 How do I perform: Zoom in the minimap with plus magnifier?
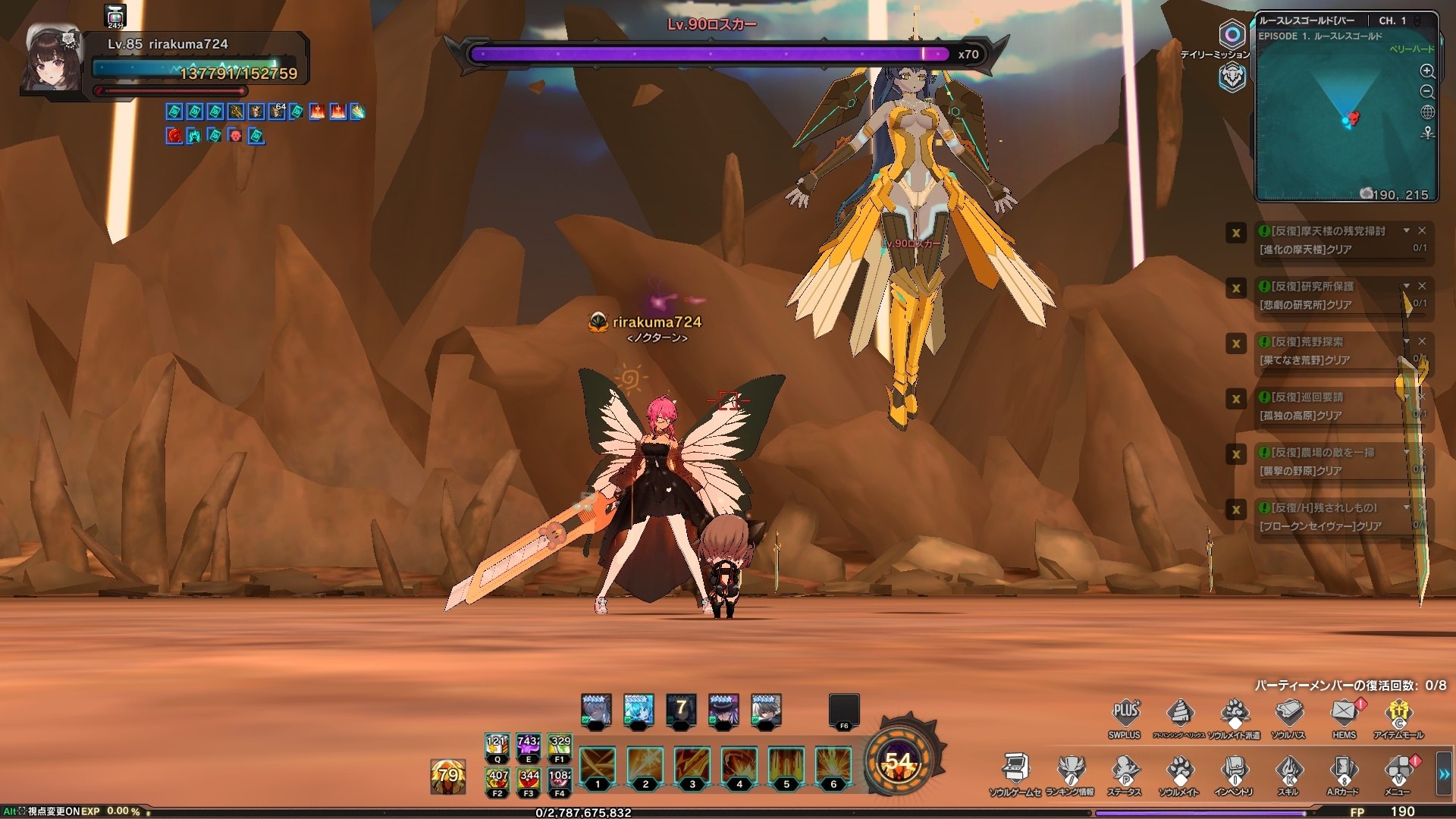1427,71
